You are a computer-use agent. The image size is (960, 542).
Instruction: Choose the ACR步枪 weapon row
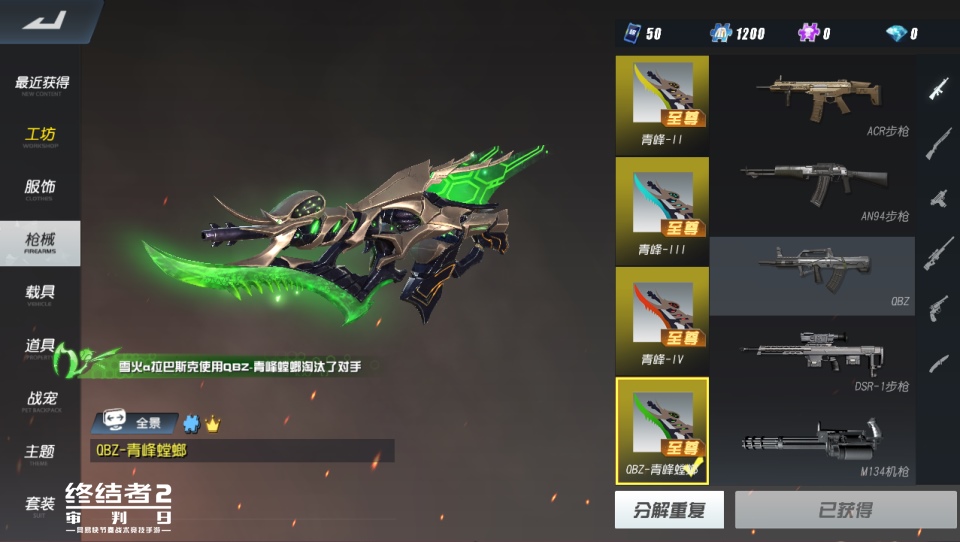click(x=812, y=102)
